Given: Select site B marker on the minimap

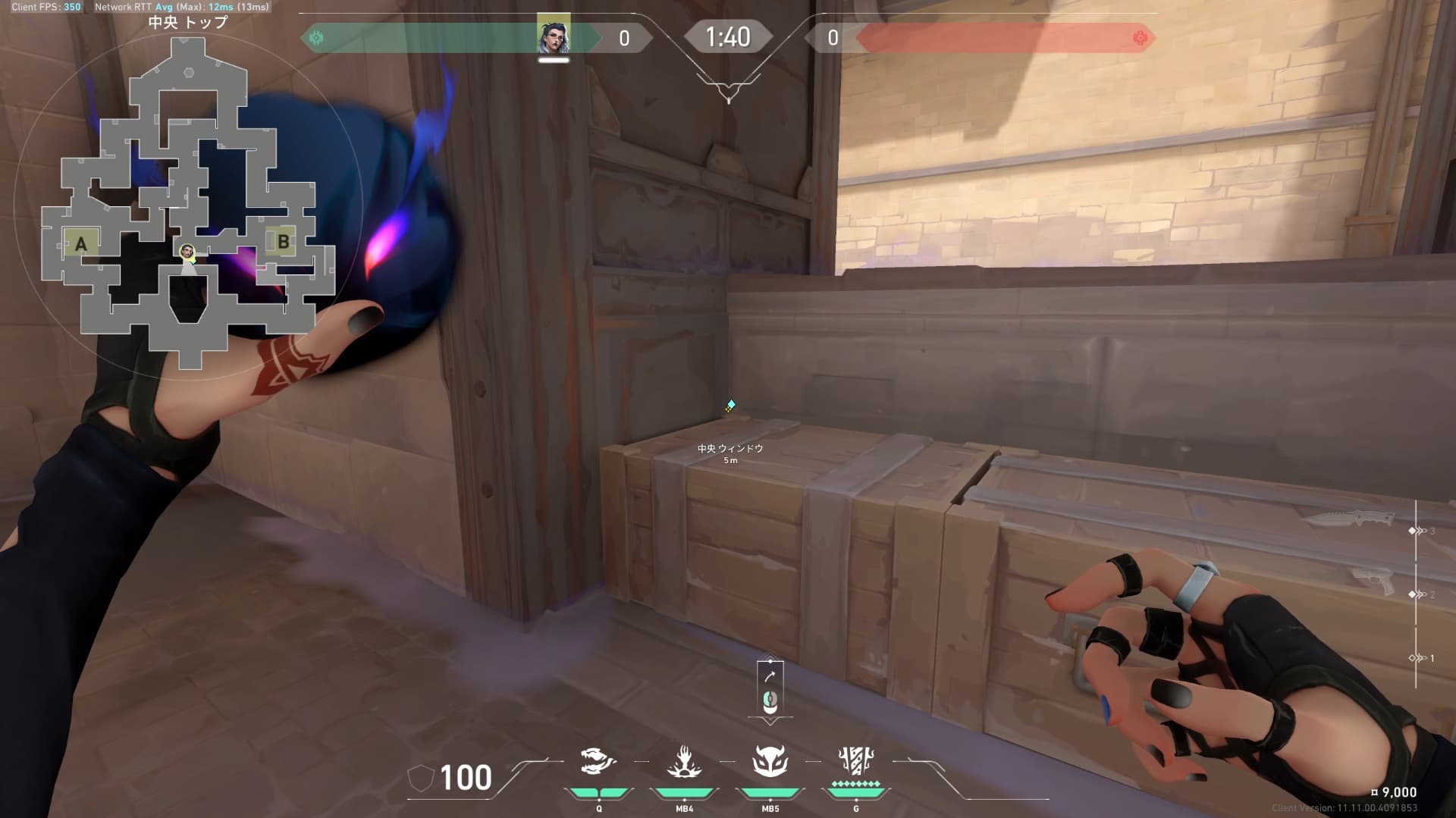Looking at the screenshot, I should pyautogui.click(x=283, y=242).
